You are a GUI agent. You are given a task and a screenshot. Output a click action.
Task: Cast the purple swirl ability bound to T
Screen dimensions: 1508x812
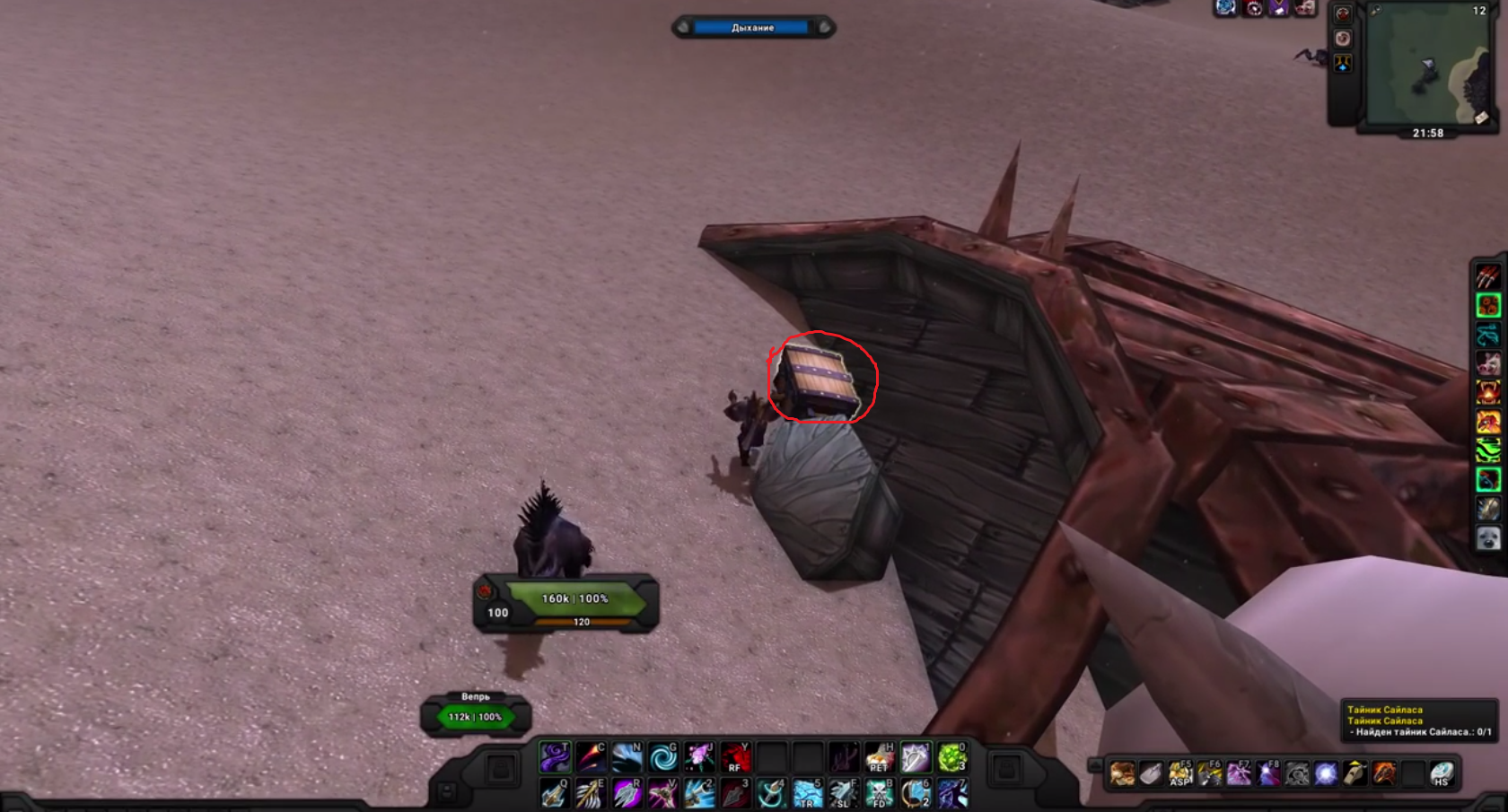(555, 757)
